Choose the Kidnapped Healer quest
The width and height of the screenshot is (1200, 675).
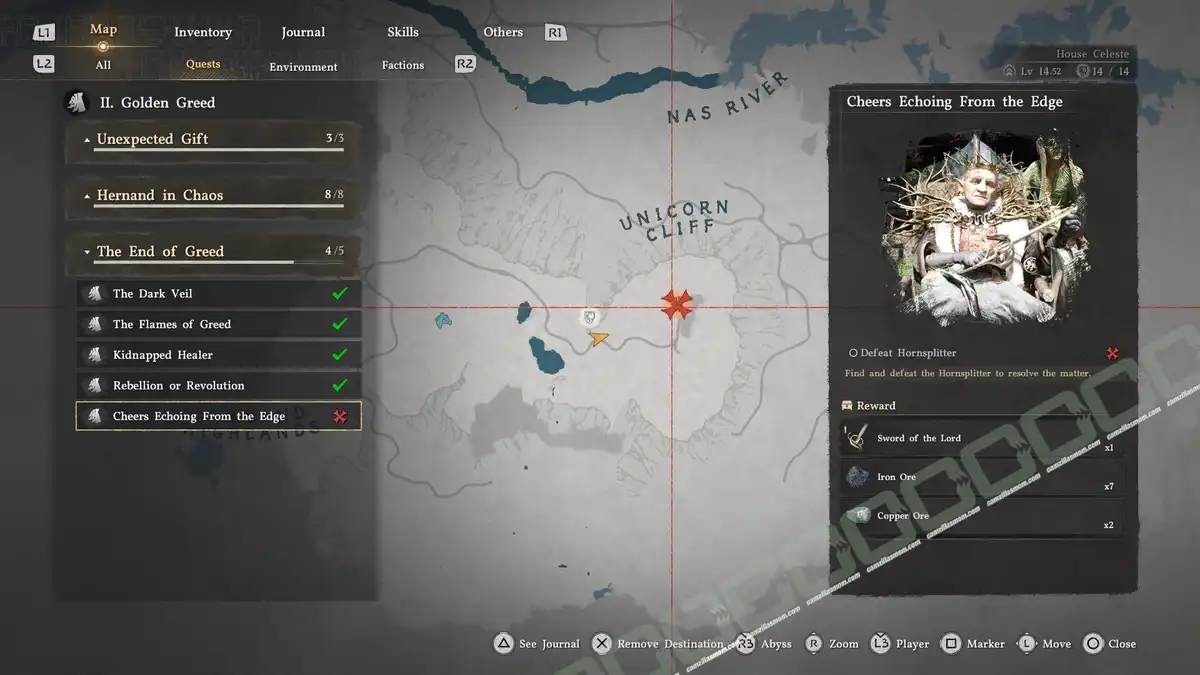click(218, 355)
